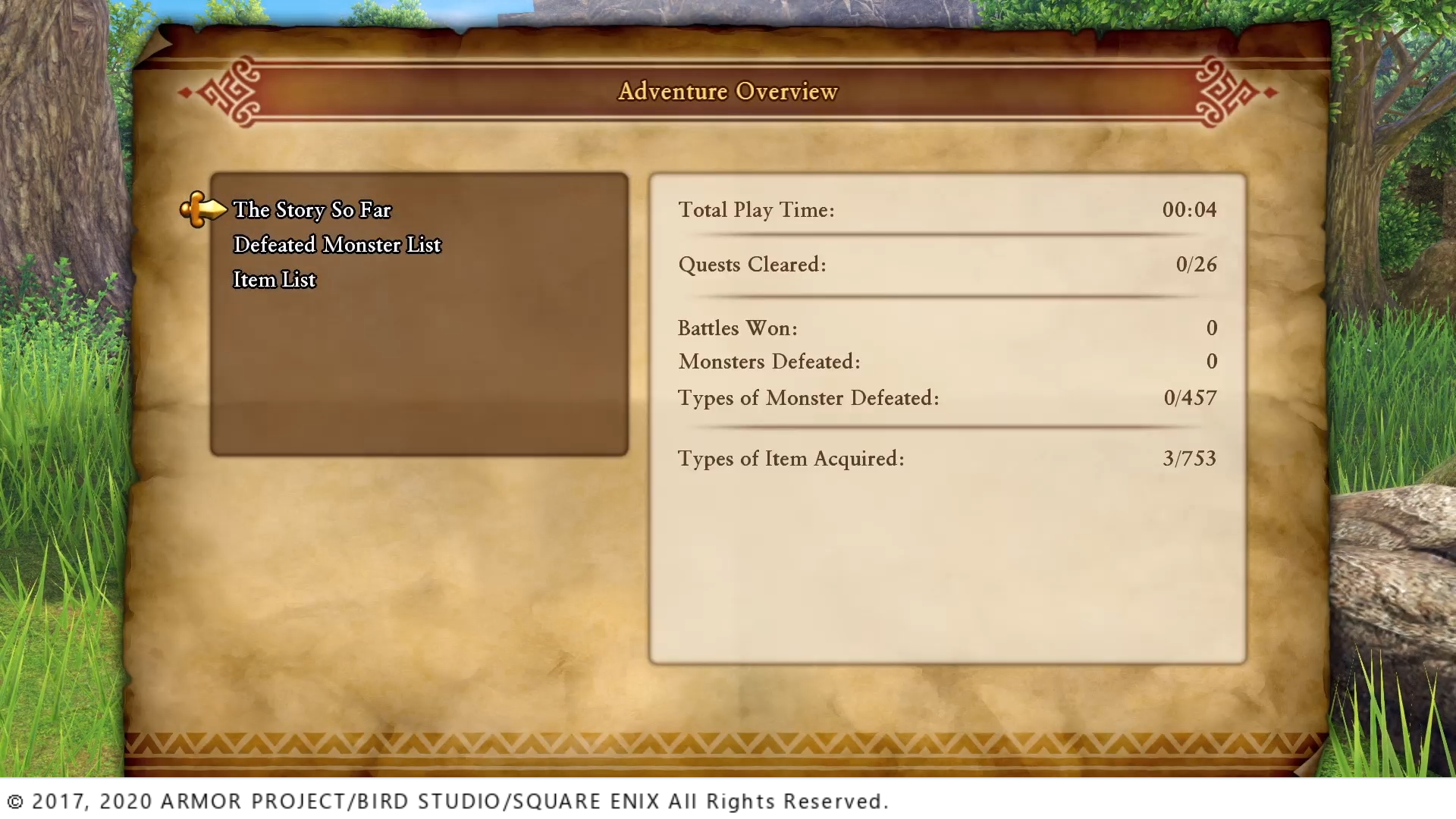Click the small red diamond on the far left banner
The width and height of the screenshot is (1456, 819).
[184, 92]
